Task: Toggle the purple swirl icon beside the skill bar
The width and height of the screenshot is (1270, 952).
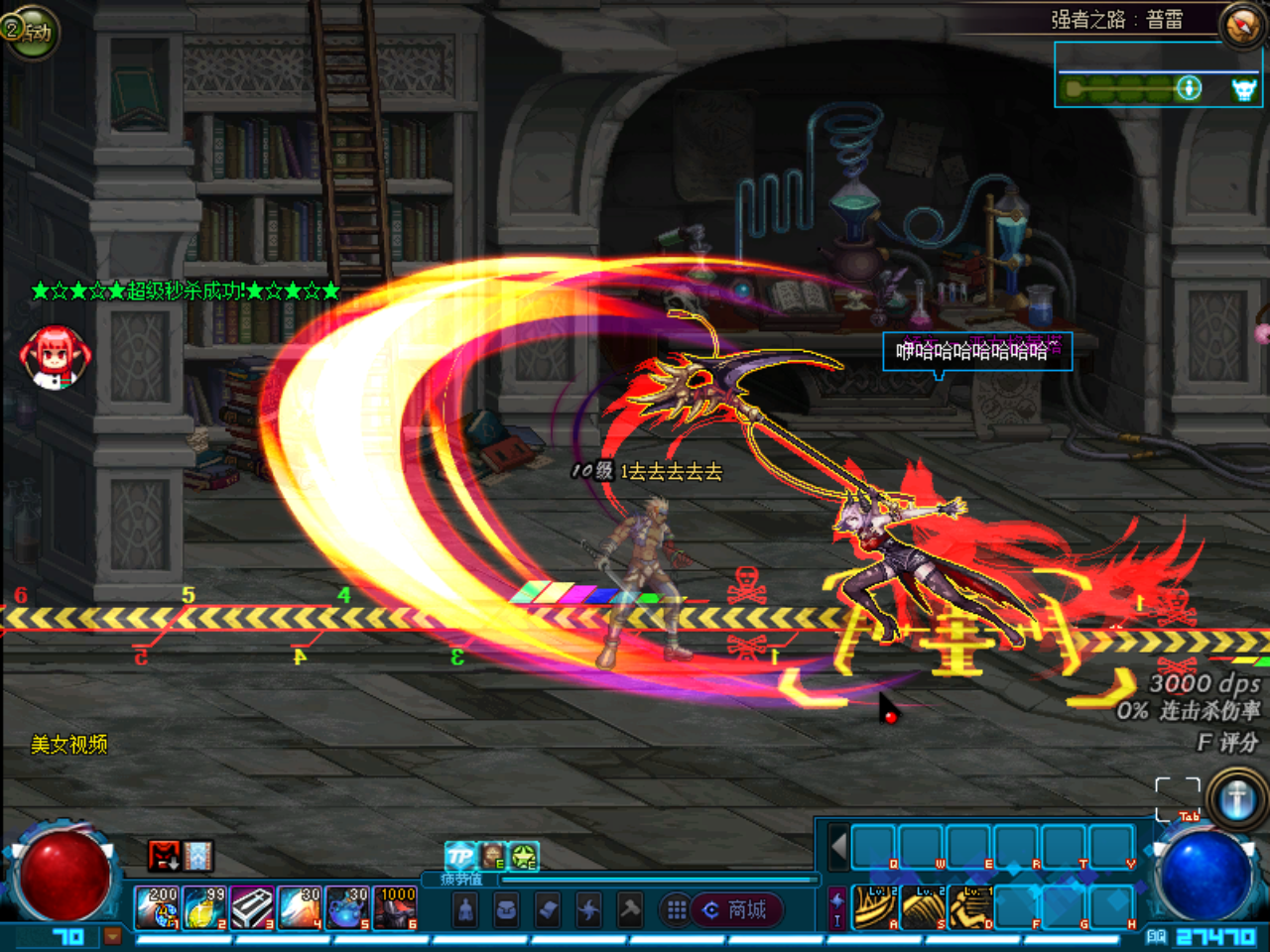Action: (836, 898)
